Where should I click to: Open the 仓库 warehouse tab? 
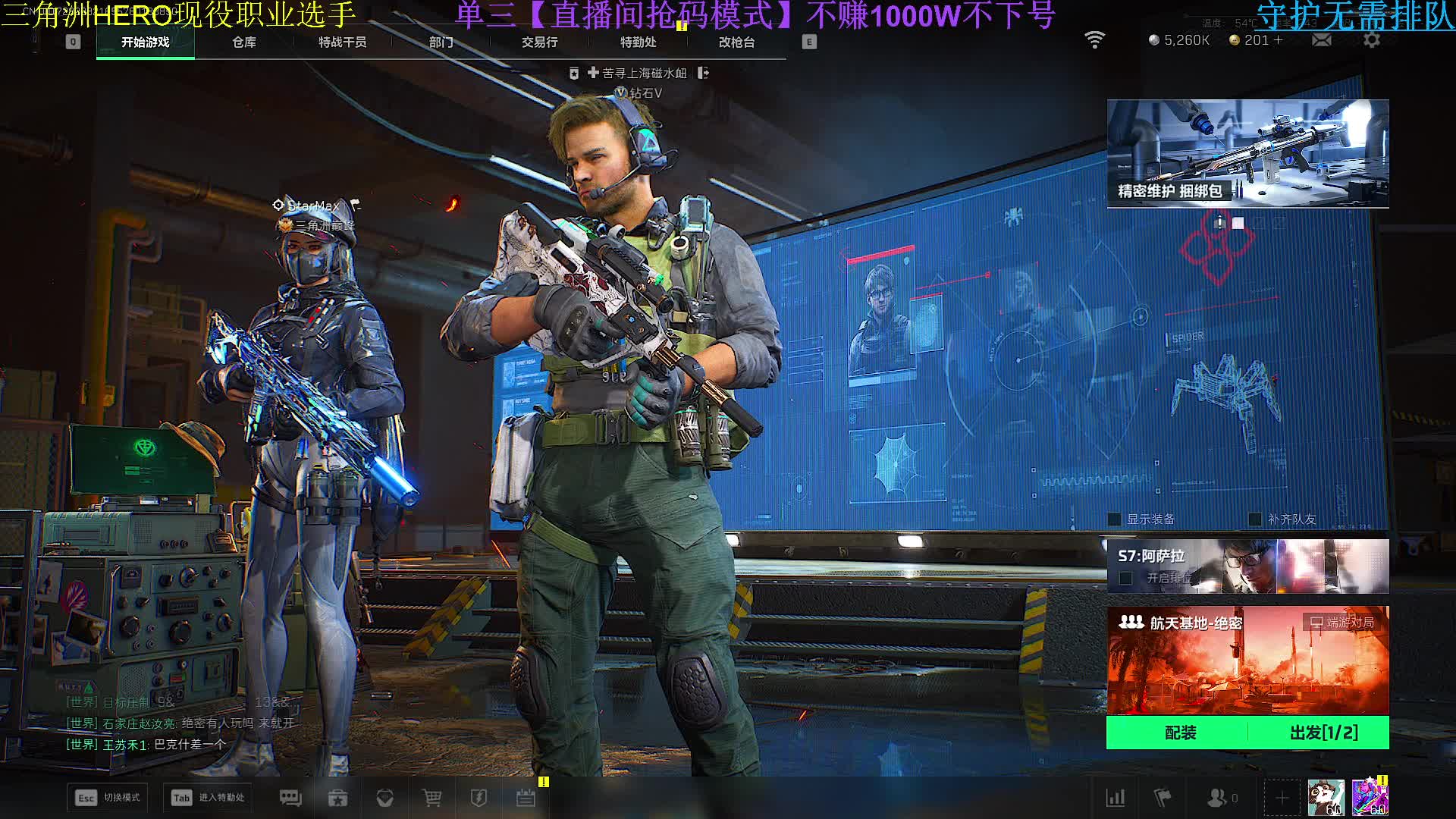point(244,42)
